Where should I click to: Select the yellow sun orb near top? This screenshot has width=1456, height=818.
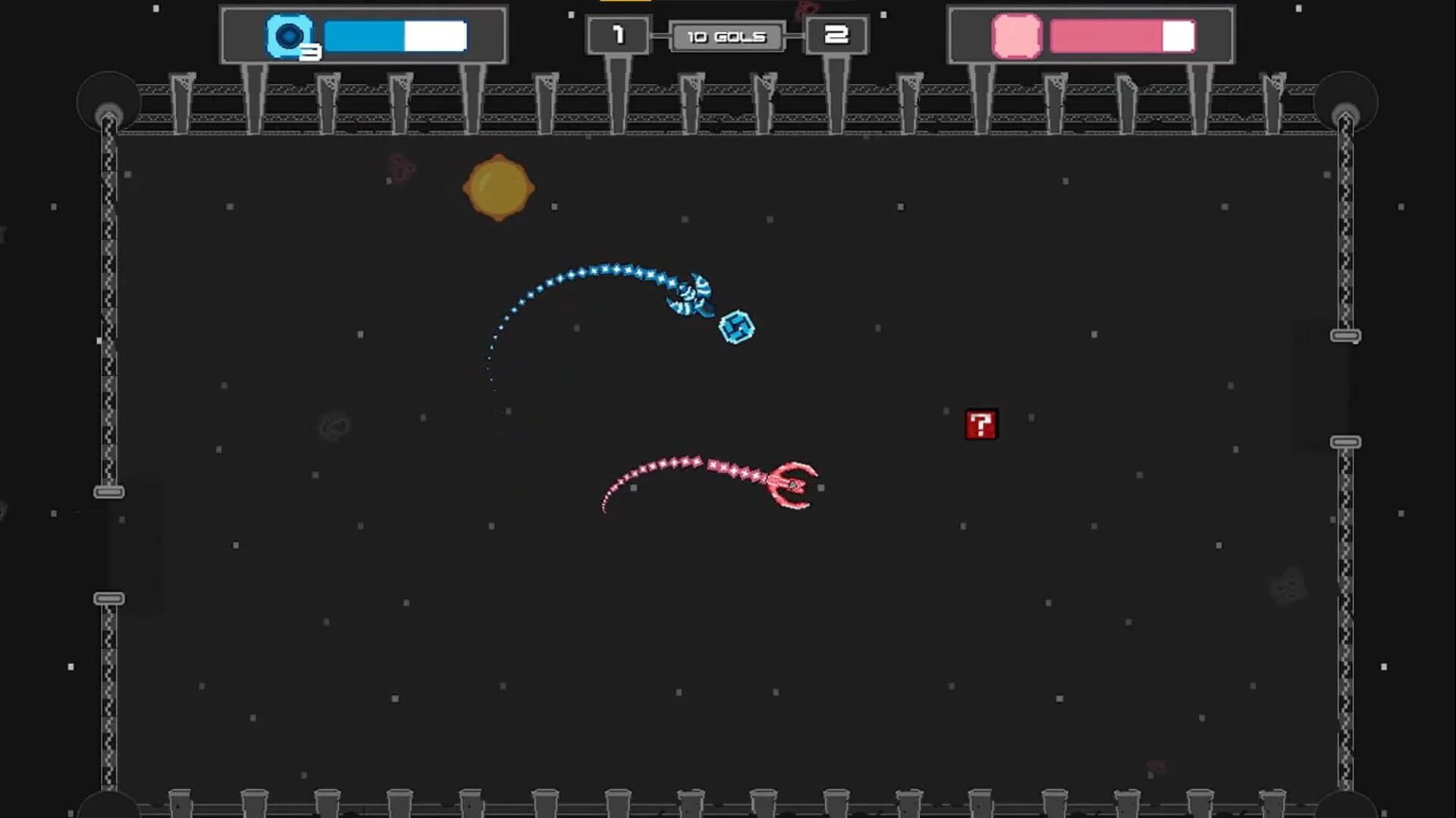(500, 186)
